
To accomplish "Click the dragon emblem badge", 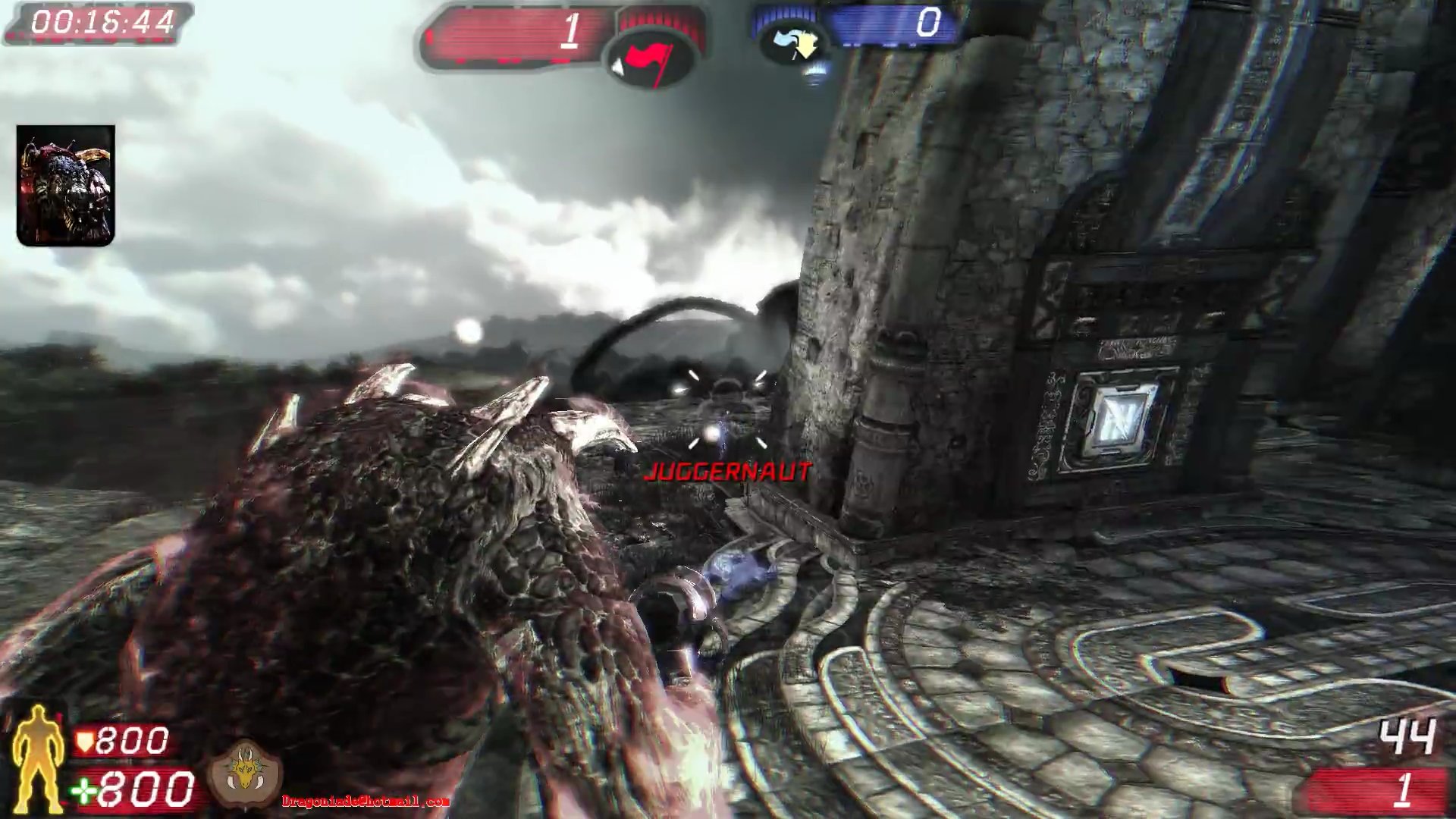I will click(246, 773).
